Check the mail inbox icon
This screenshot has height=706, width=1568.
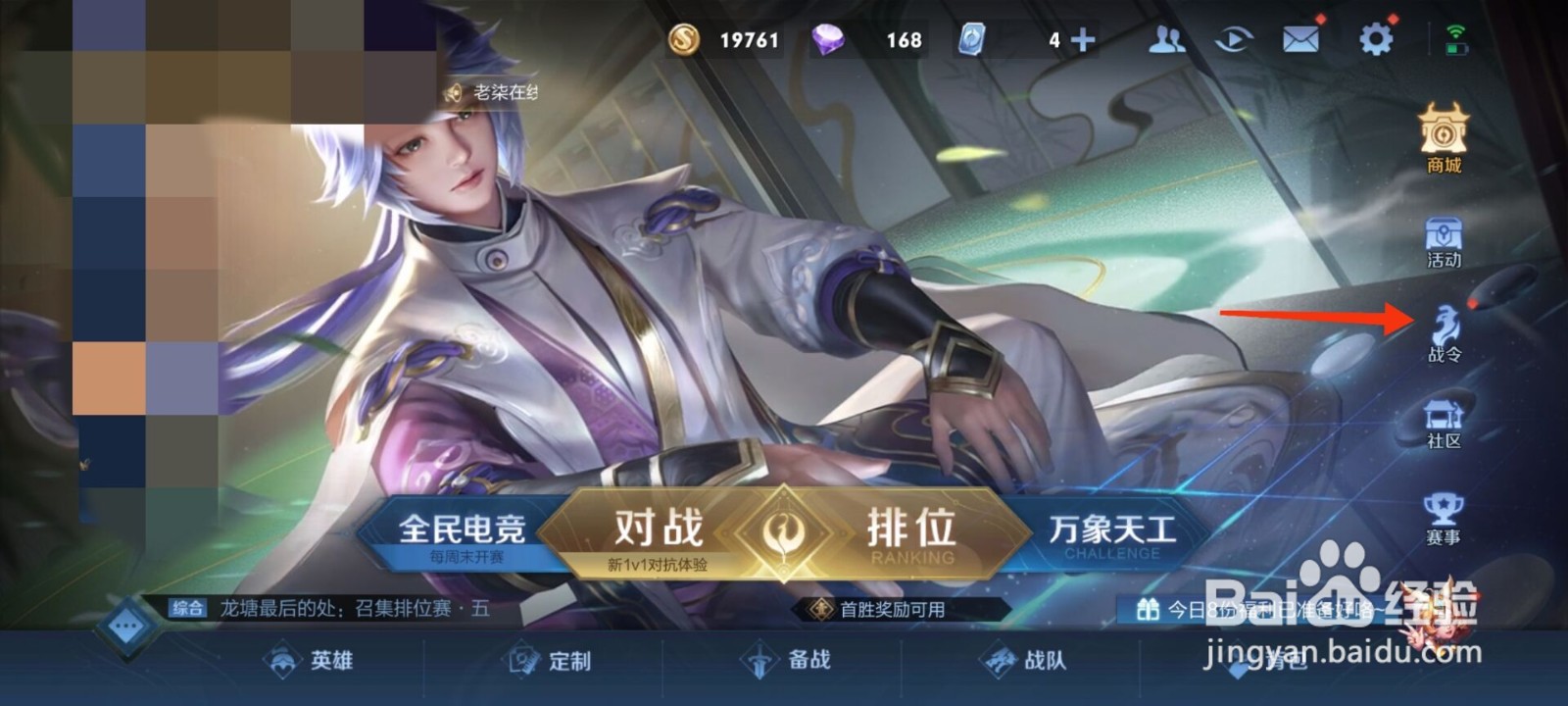[1299, 39]
